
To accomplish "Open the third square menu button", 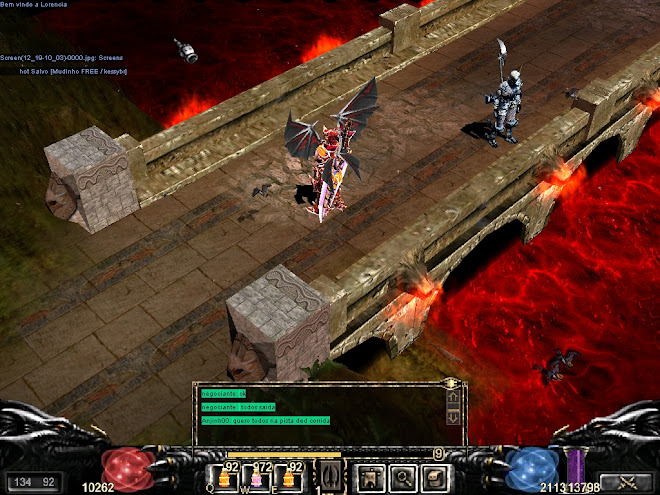I will [433, 476].
